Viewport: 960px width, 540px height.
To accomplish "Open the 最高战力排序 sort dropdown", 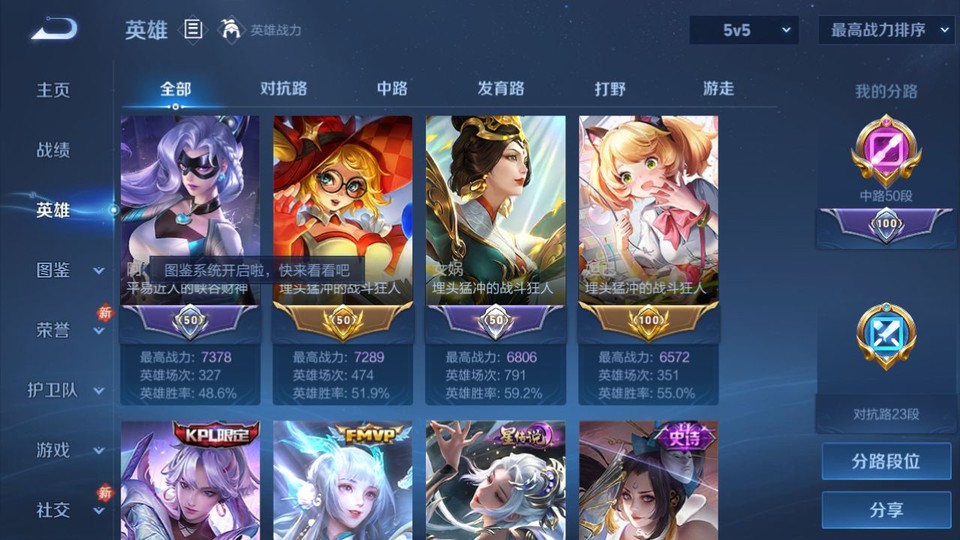I will pyautogui.click(x=886, y=31).
